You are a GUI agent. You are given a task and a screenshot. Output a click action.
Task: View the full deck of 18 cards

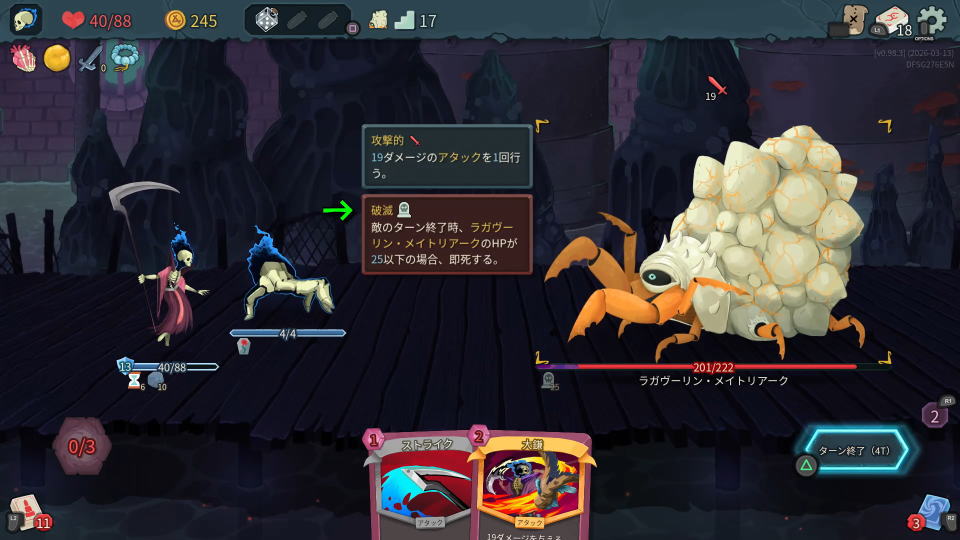click(890, 20)
